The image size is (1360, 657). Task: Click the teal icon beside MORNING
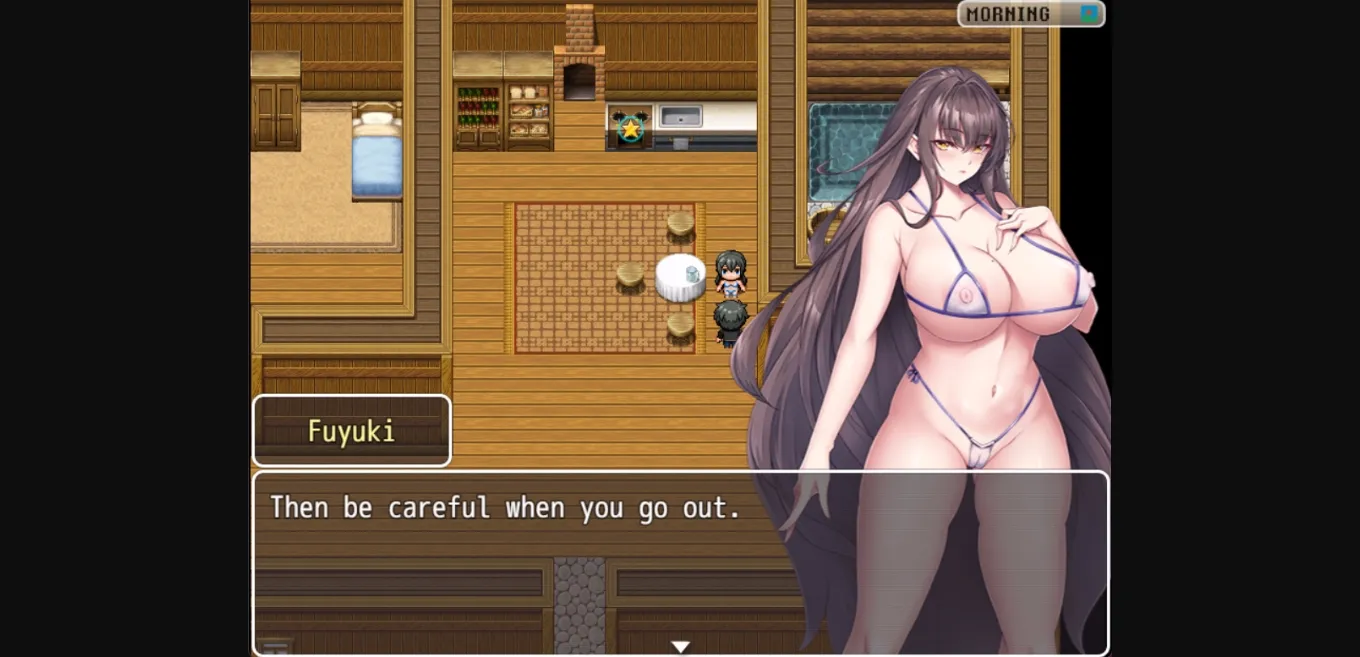pyautogui.click(x=1089, y=14)
